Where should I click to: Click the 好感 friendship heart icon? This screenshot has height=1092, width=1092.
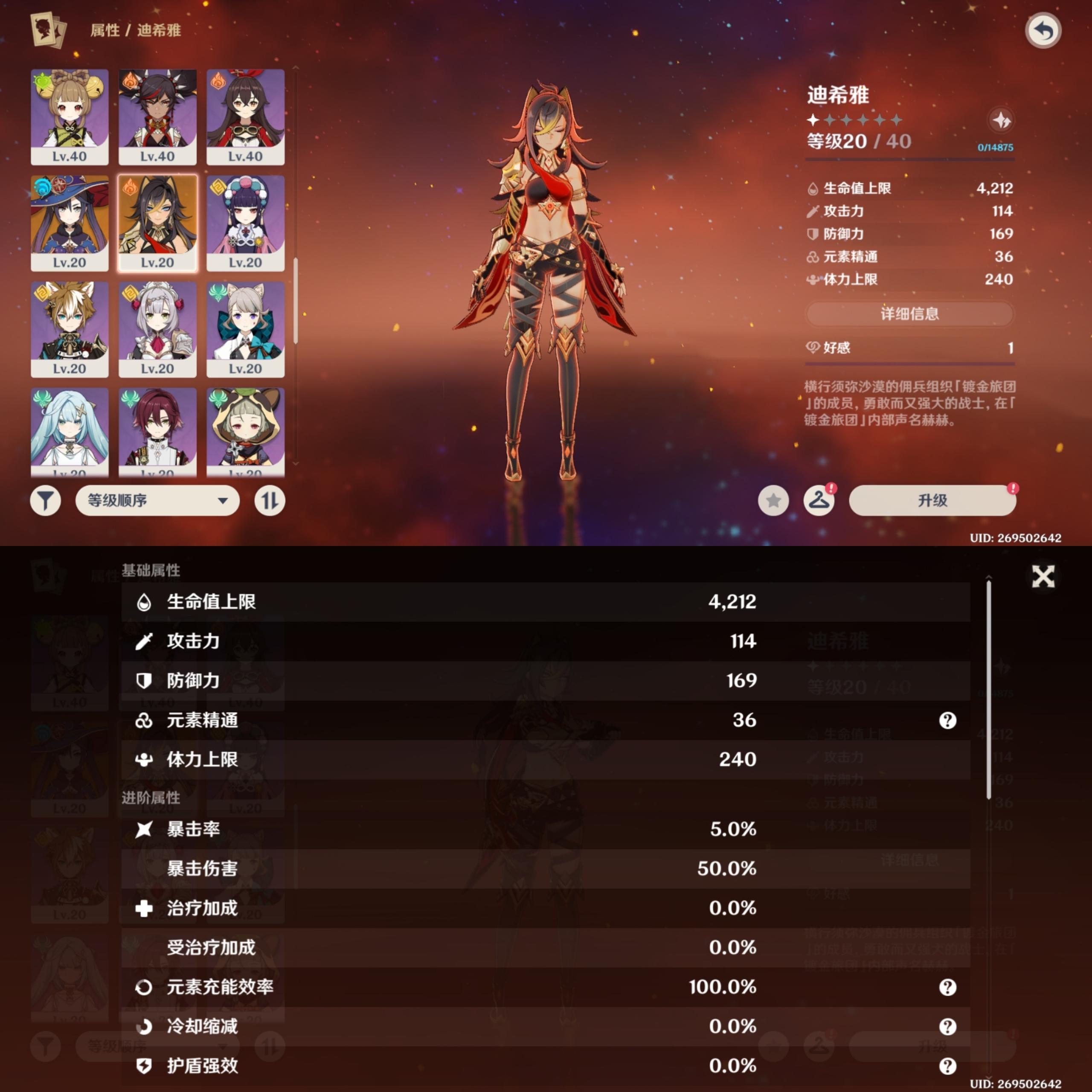click(814, 348)
